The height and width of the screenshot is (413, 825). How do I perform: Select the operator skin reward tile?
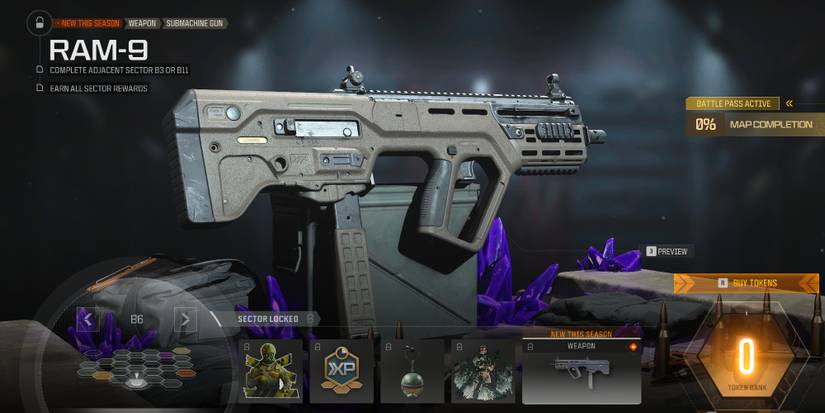pos(273,370)
